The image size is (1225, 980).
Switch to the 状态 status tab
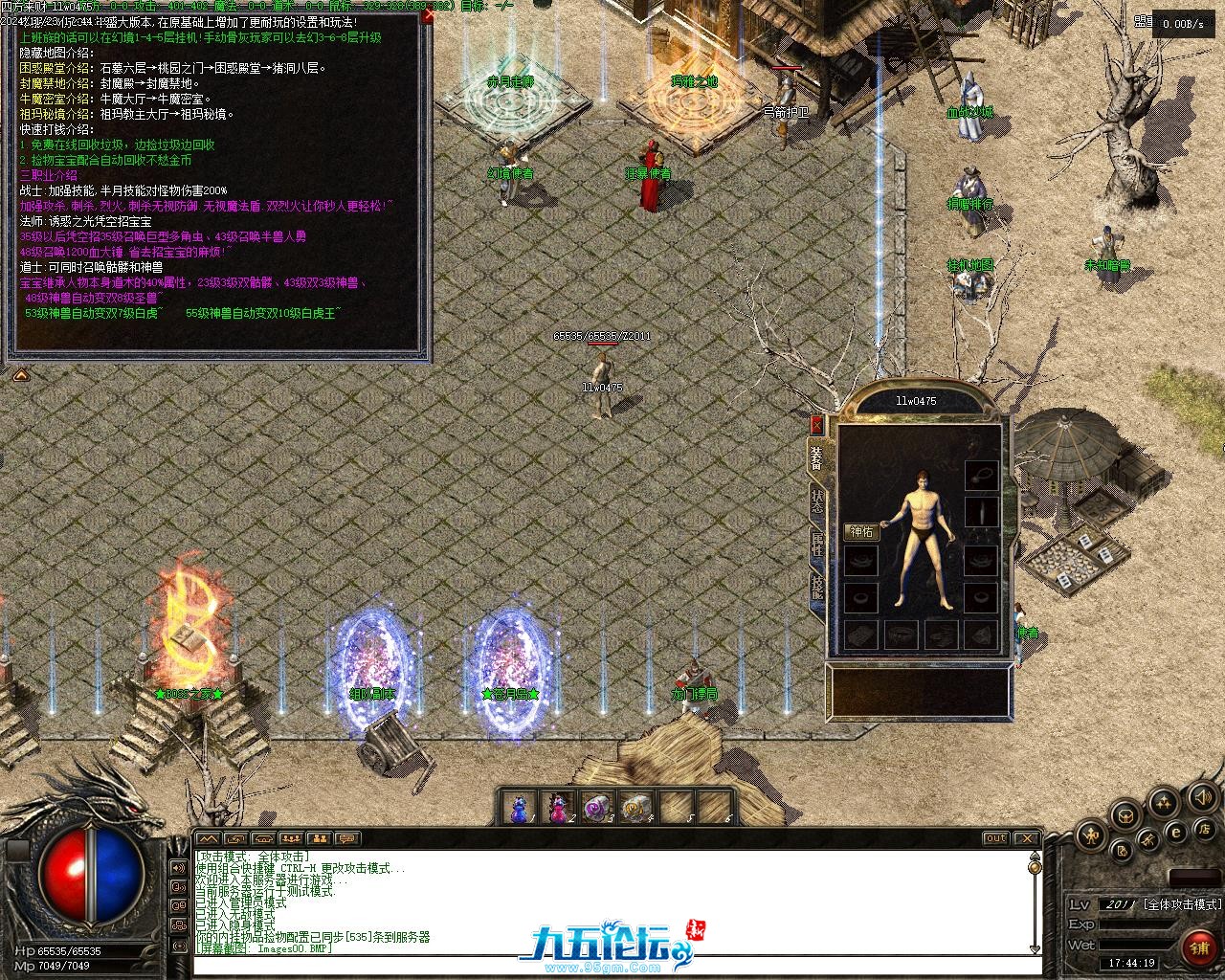click(817, 500)
